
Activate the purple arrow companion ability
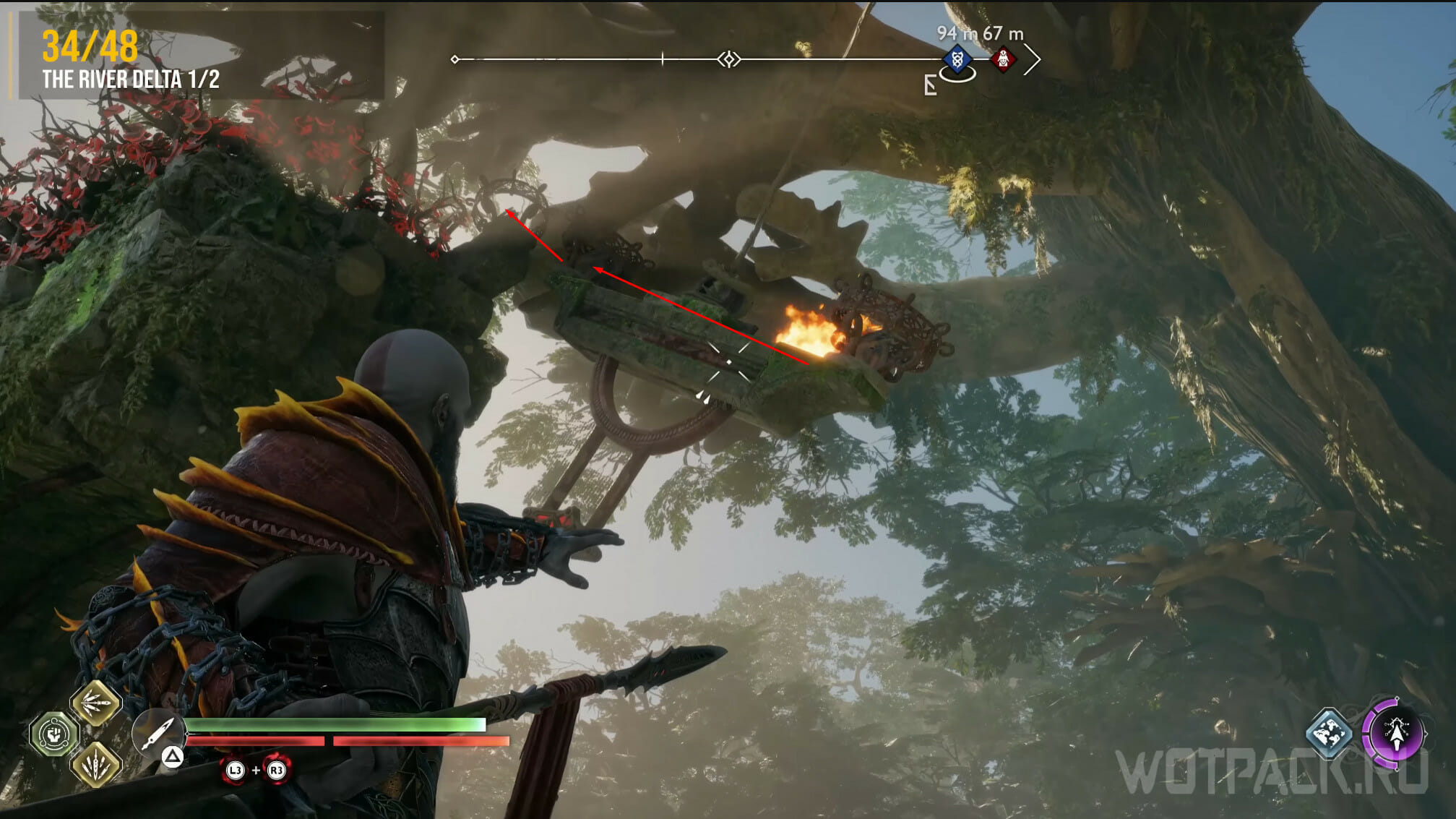tap(1396, 734)
